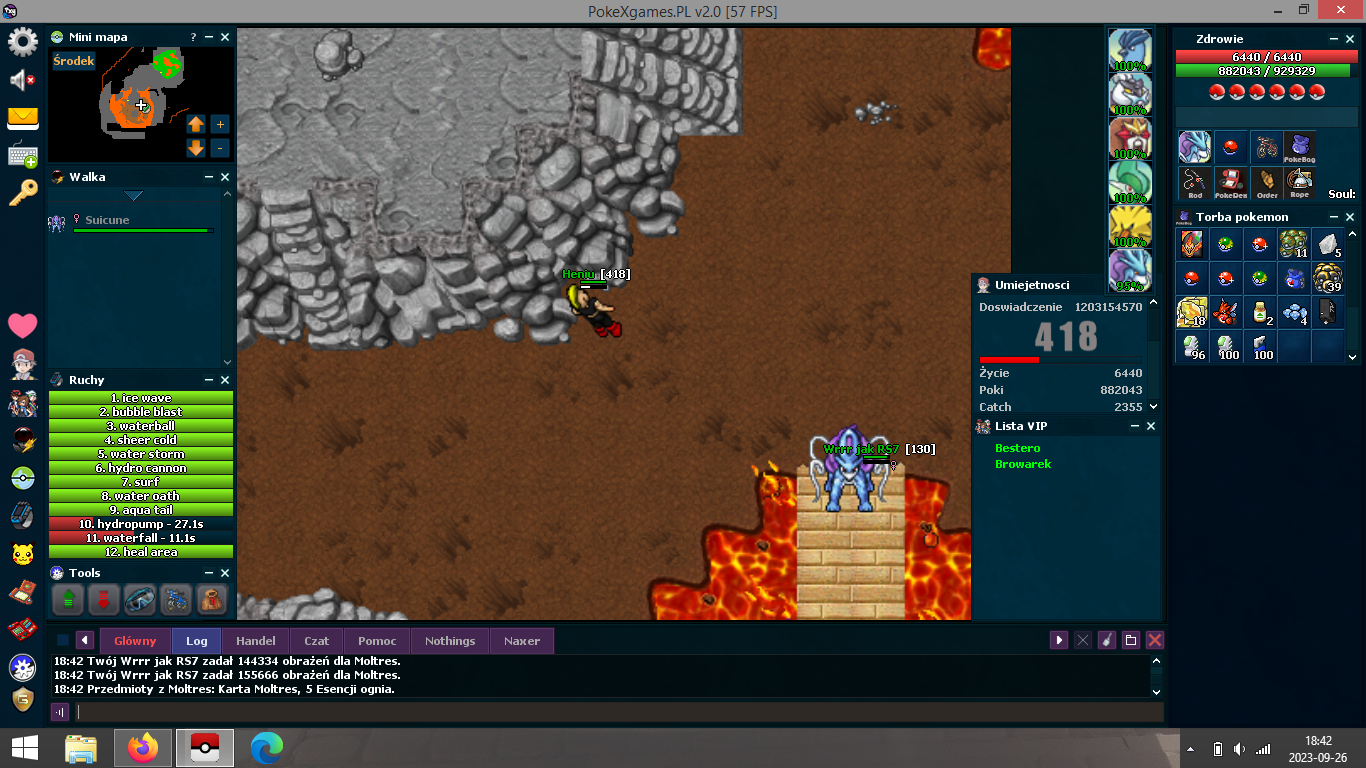Viewport: 1366px width, 768px height.
Task: Select Suicune in the Walka list
Action: point(107,220)
